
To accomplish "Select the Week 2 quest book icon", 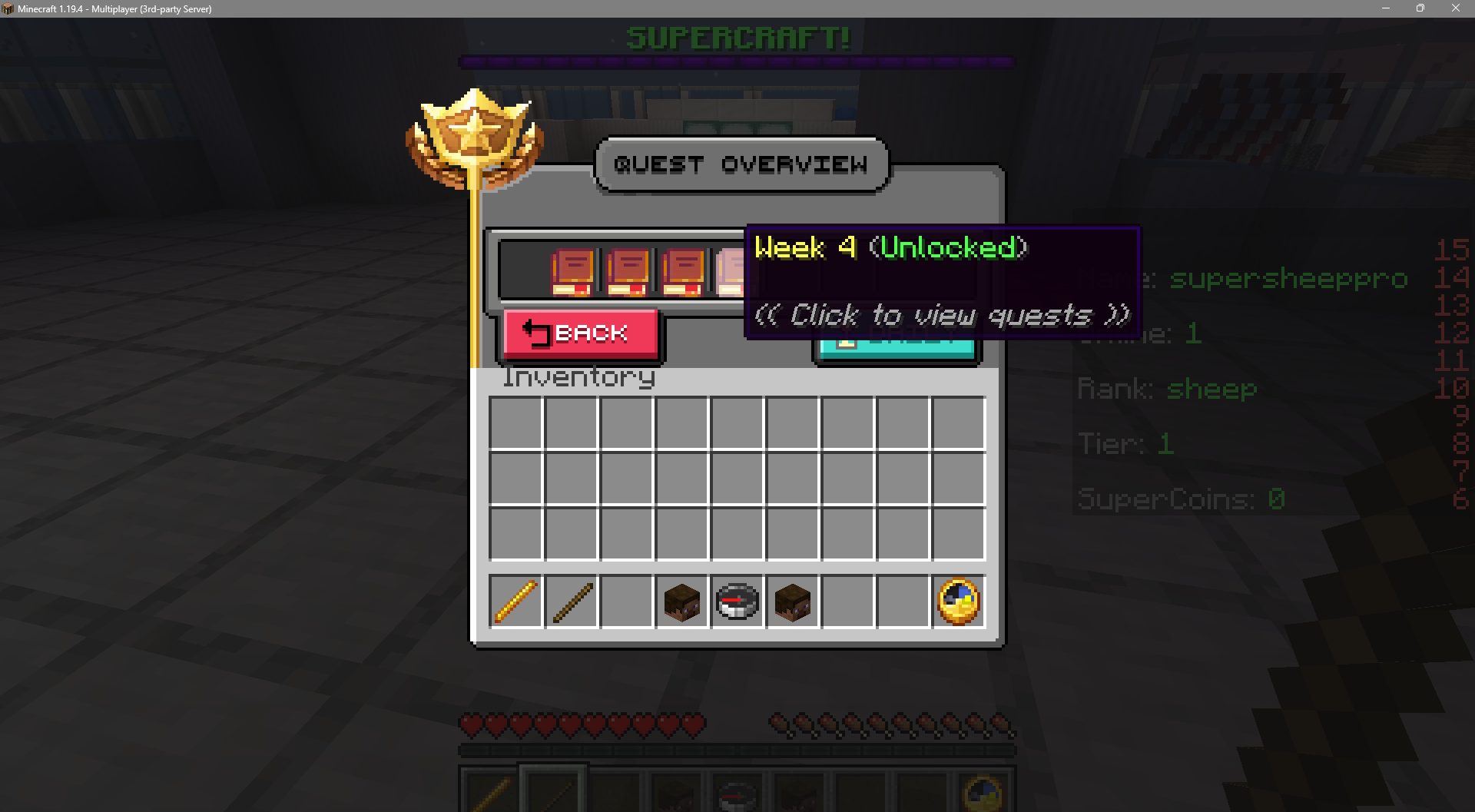I will pyautogui.click(x=628, y=273).
